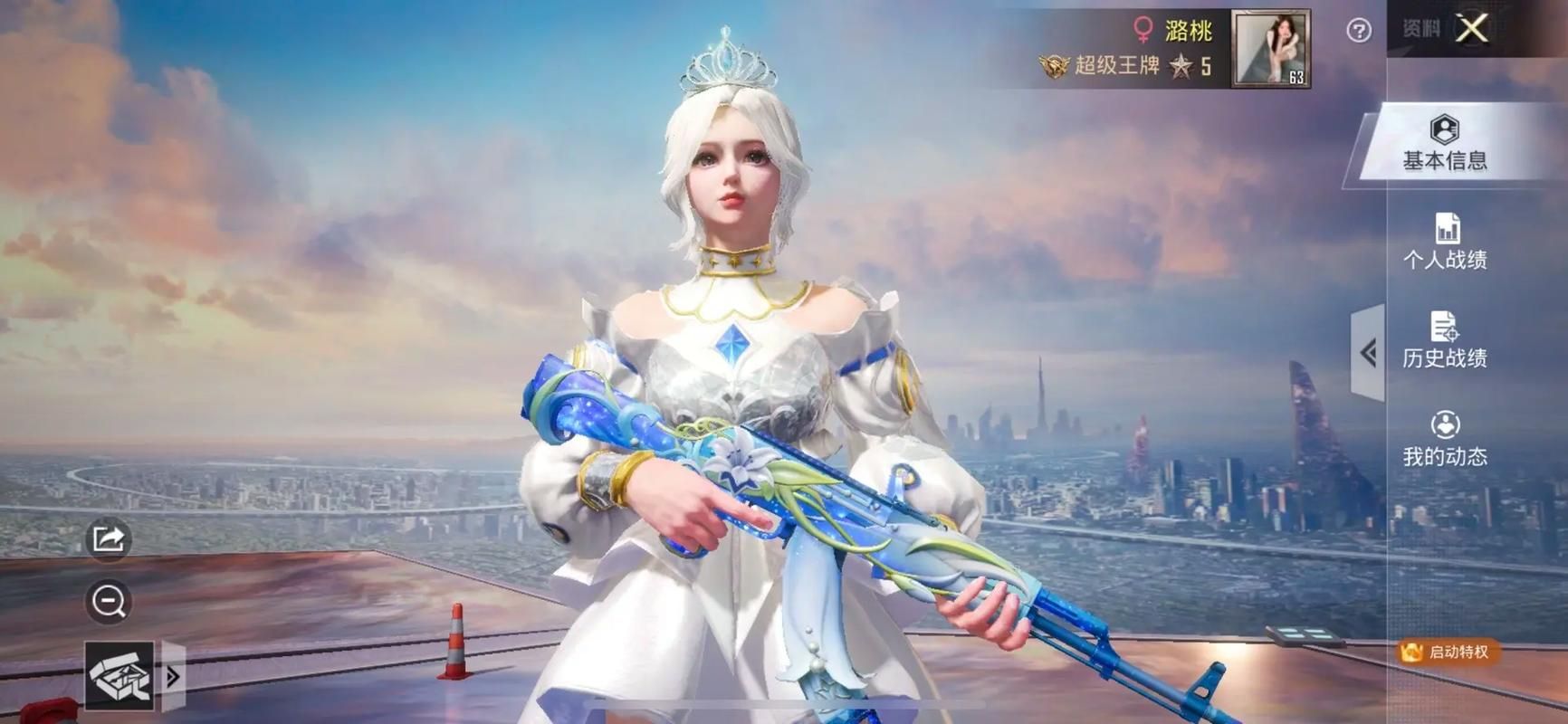Screen dimensions: 1568x724
Task: Collapse the side panel with the double arrow
Action: tap(1368, 353)
